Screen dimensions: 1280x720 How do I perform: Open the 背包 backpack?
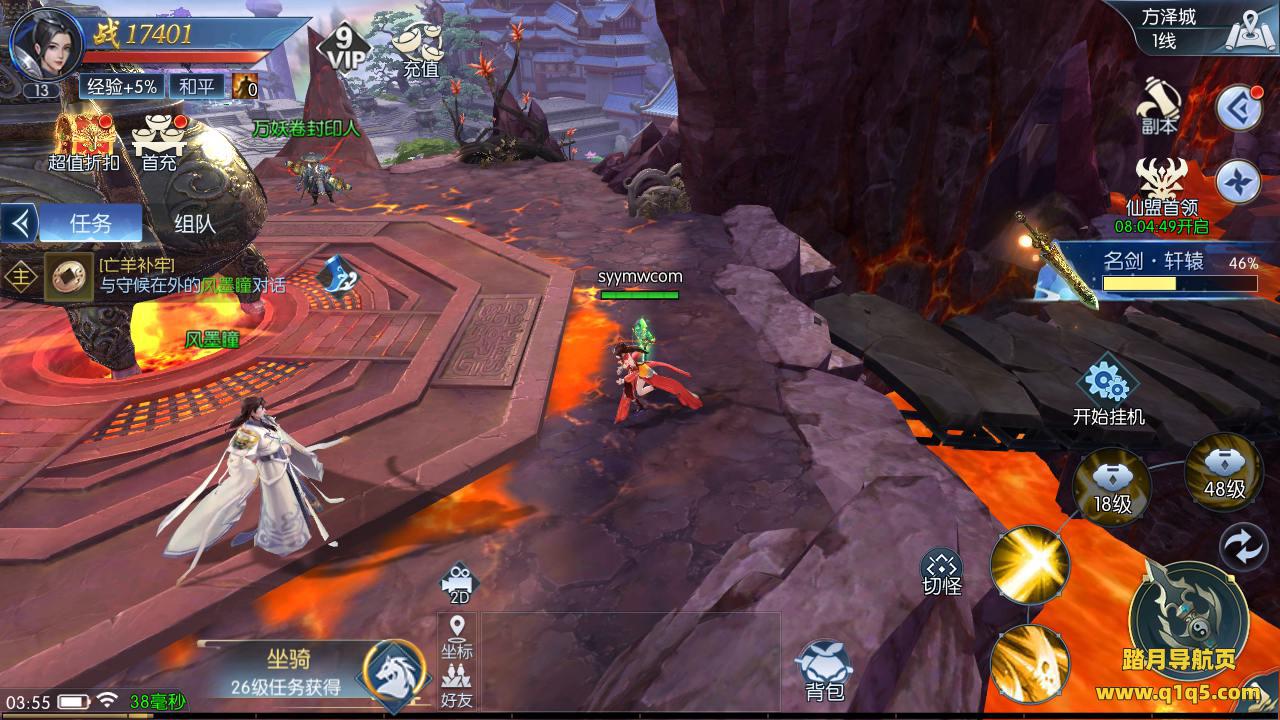pos(824,672)
